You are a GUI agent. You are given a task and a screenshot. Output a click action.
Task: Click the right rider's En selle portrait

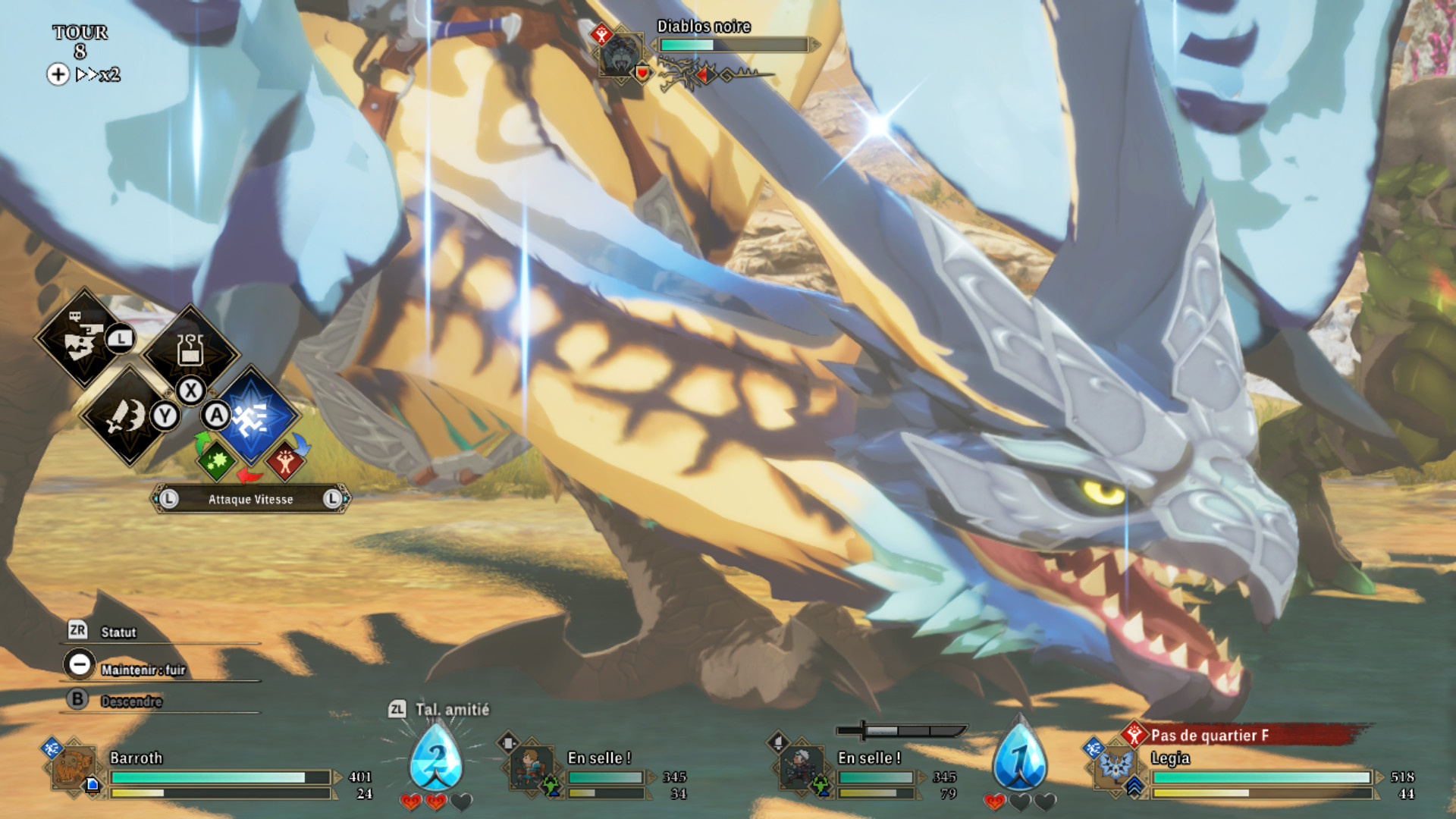[x=801, y=767]
